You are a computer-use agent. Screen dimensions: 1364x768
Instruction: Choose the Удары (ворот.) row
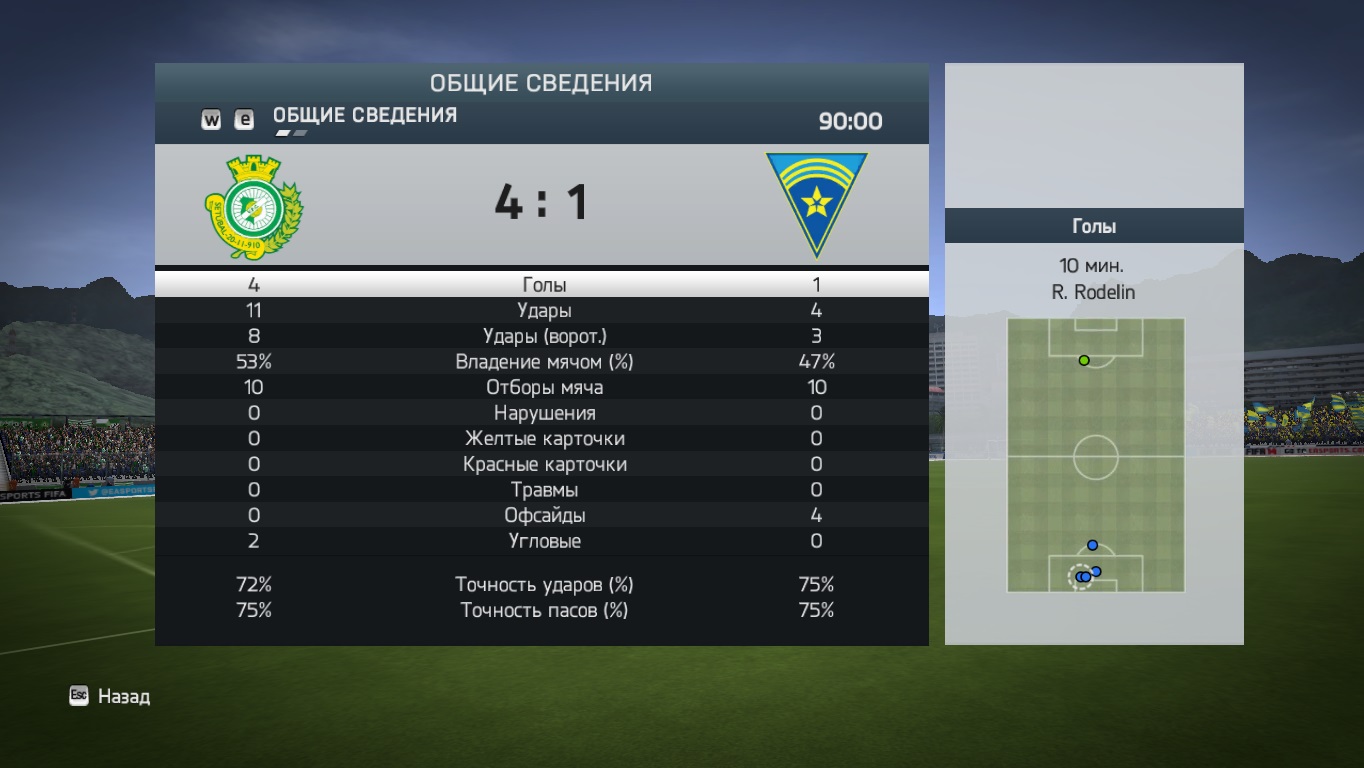544,336
